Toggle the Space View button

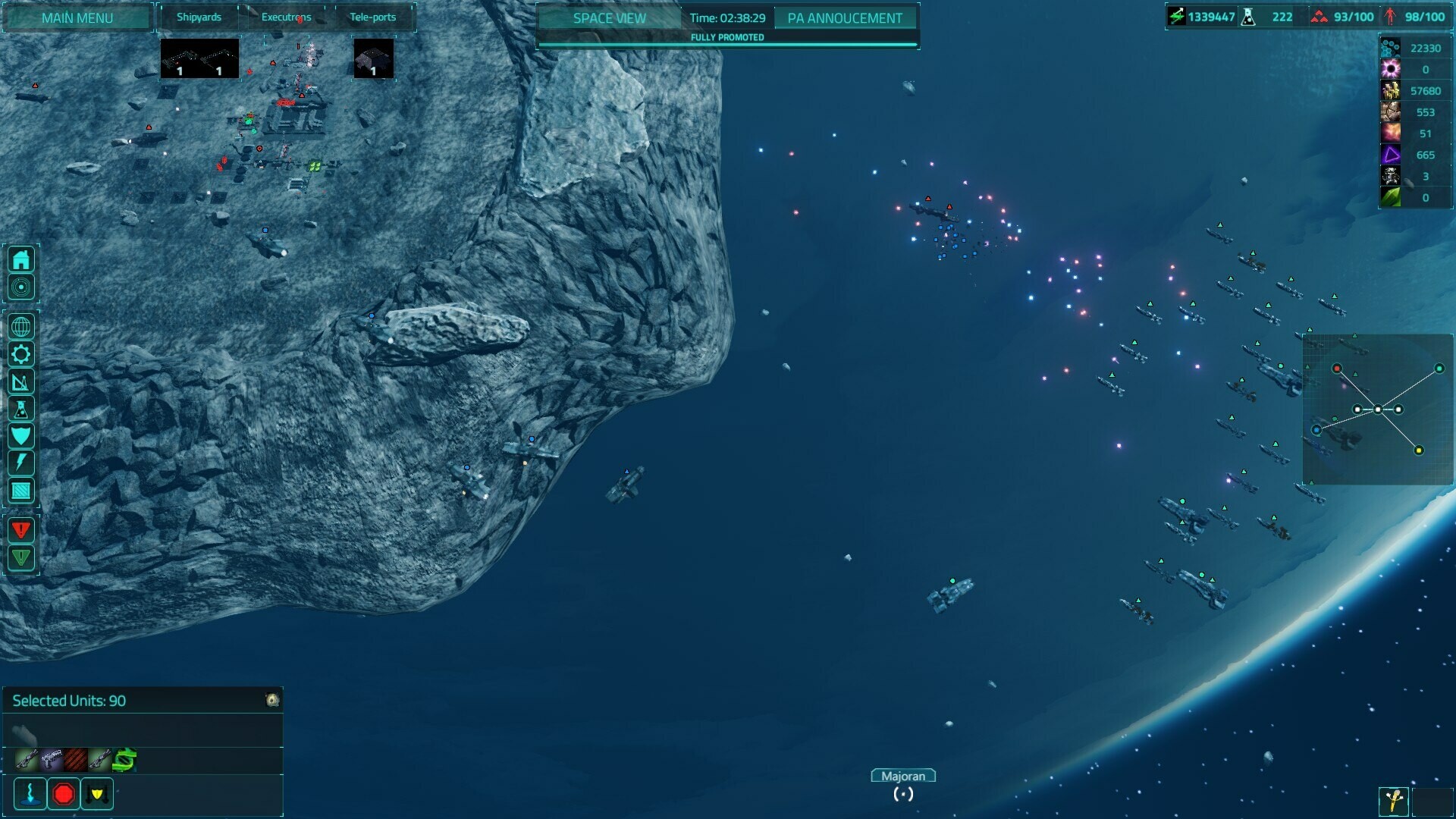point(609,17)
